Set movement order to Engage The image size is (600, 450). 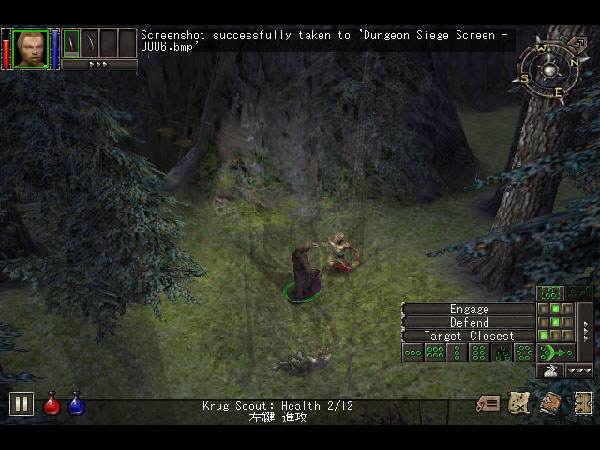point(469,309)
